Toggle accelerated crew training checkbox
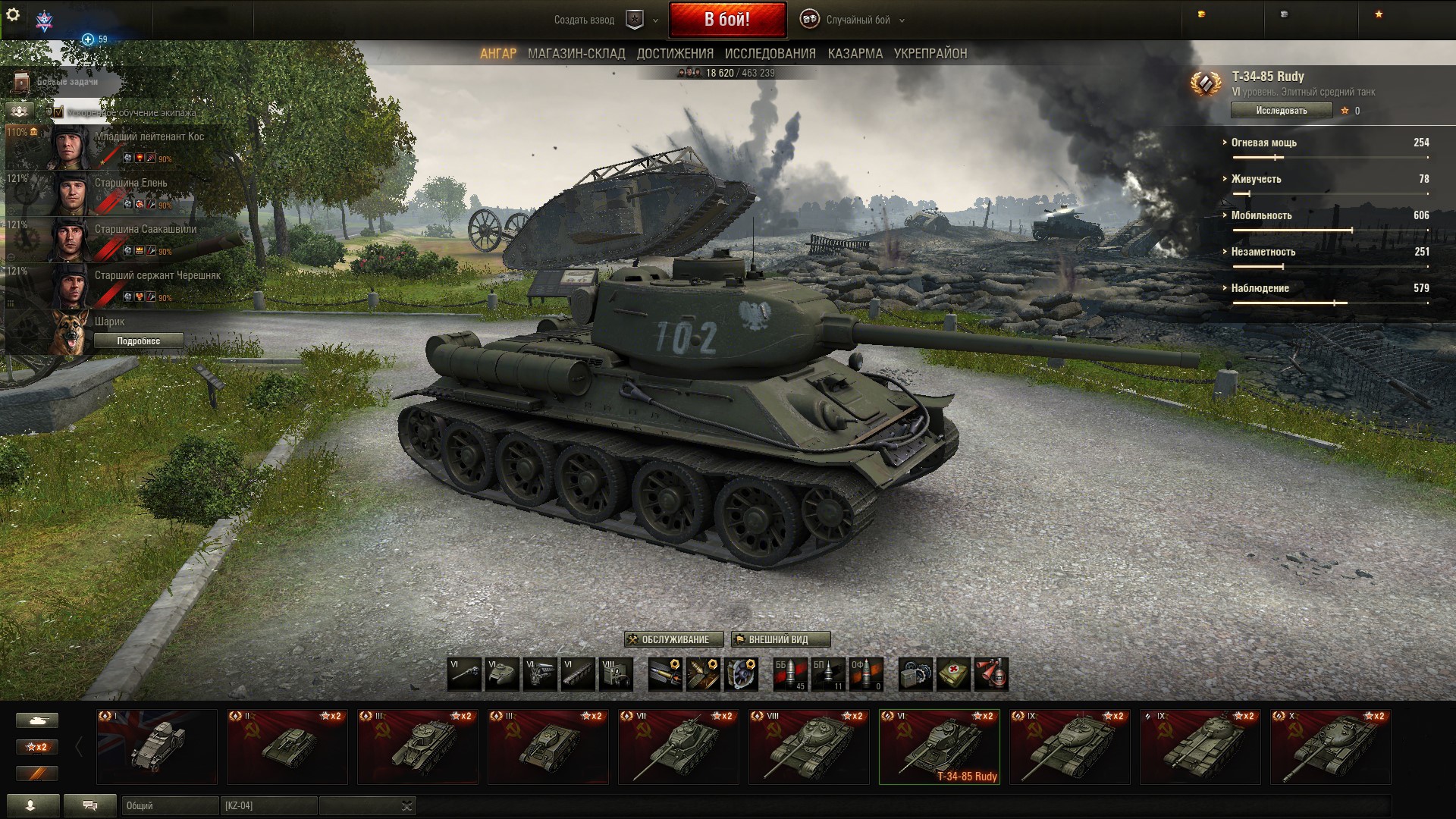Screen dimensions: 1456x819 click(x=58, y=113)
